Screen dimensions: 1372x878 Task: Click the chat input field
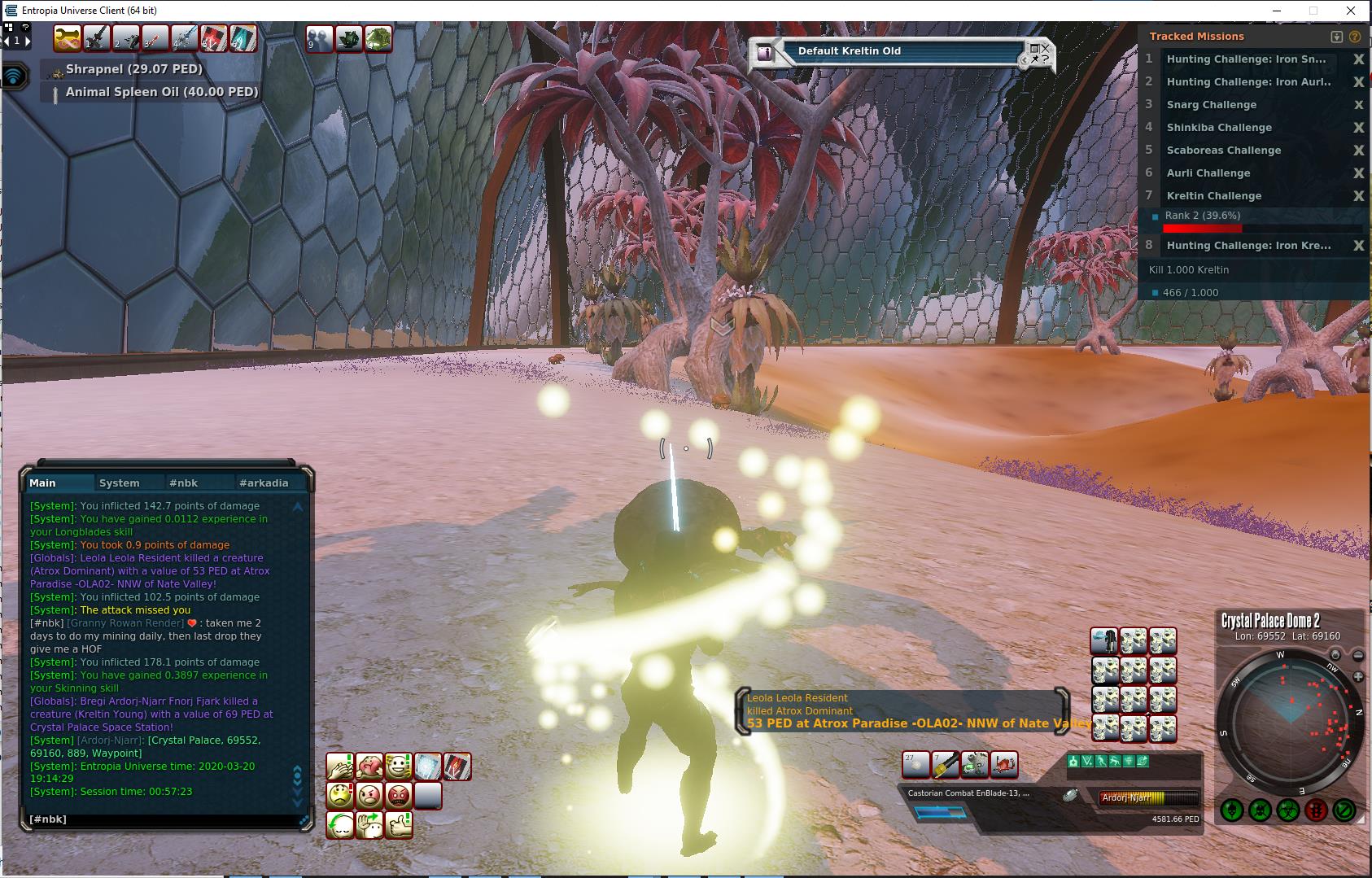163,819
